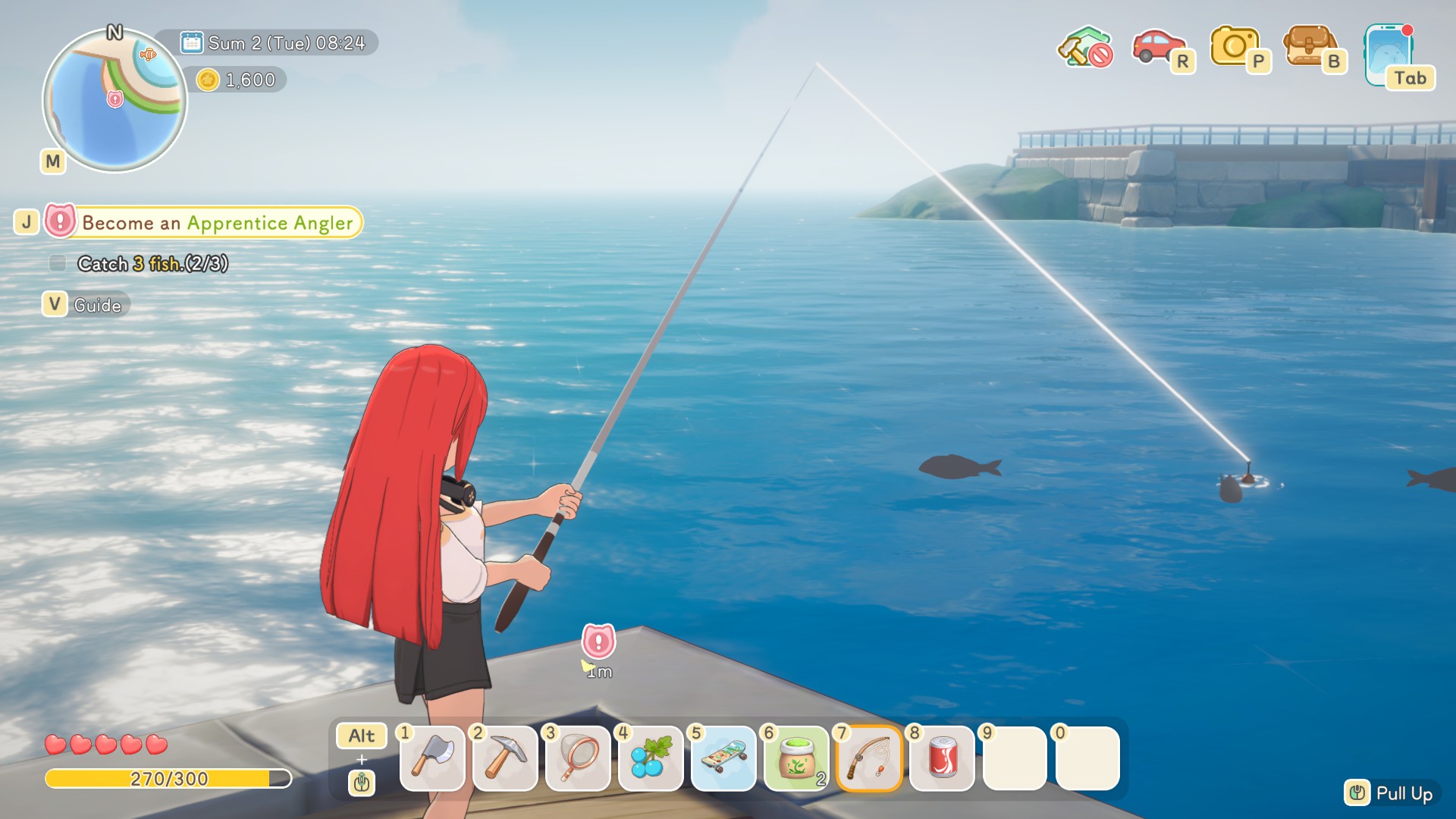Image resolution: width=1456 pixels, height=819 pixels.
Task: Choose the blueberries hotbar slot
Action: click(651, 758)
